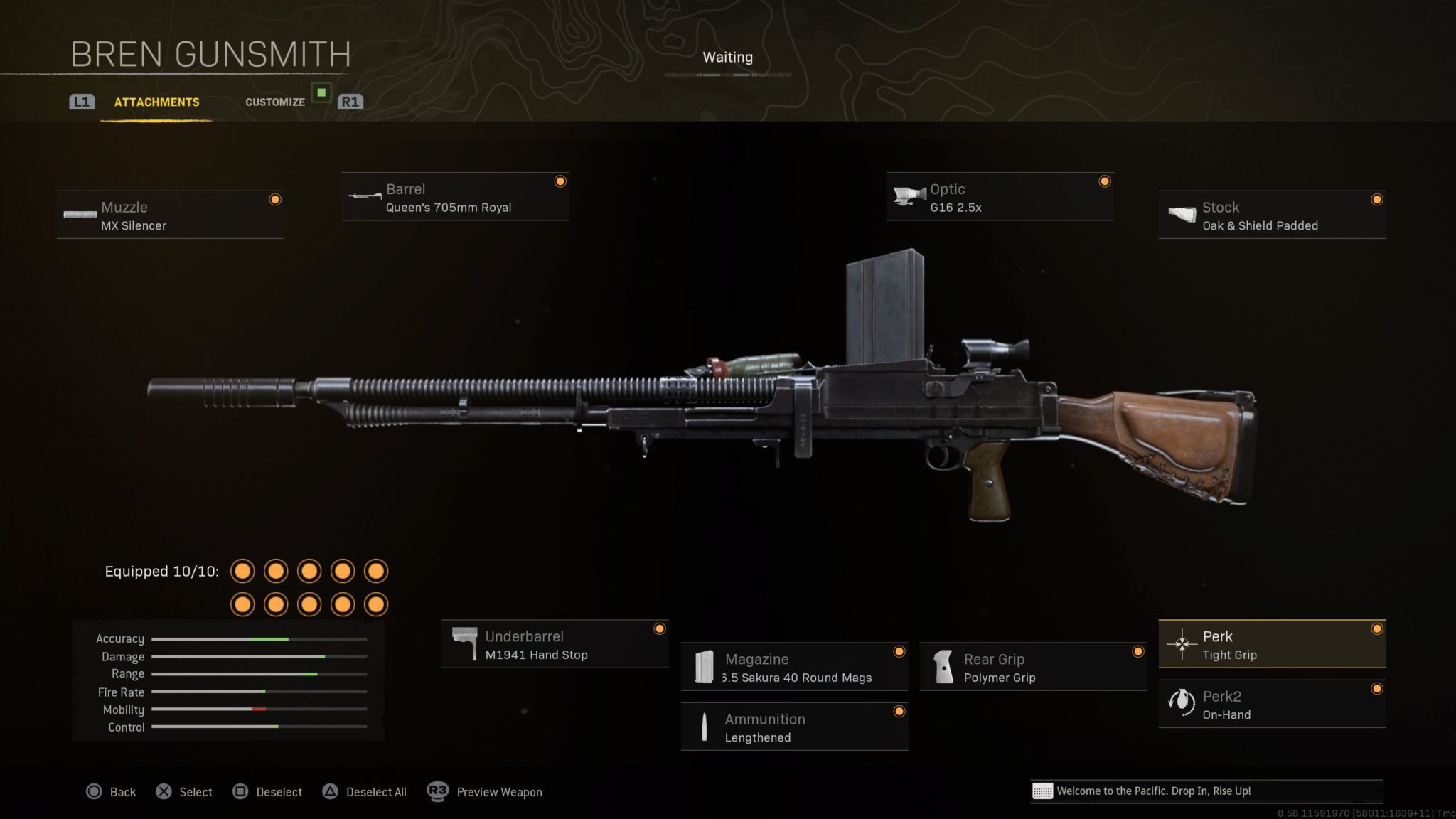Screen dimensions: 1456x819
Task: Click the Preview Weapon button
Action: tap(486, 791)
